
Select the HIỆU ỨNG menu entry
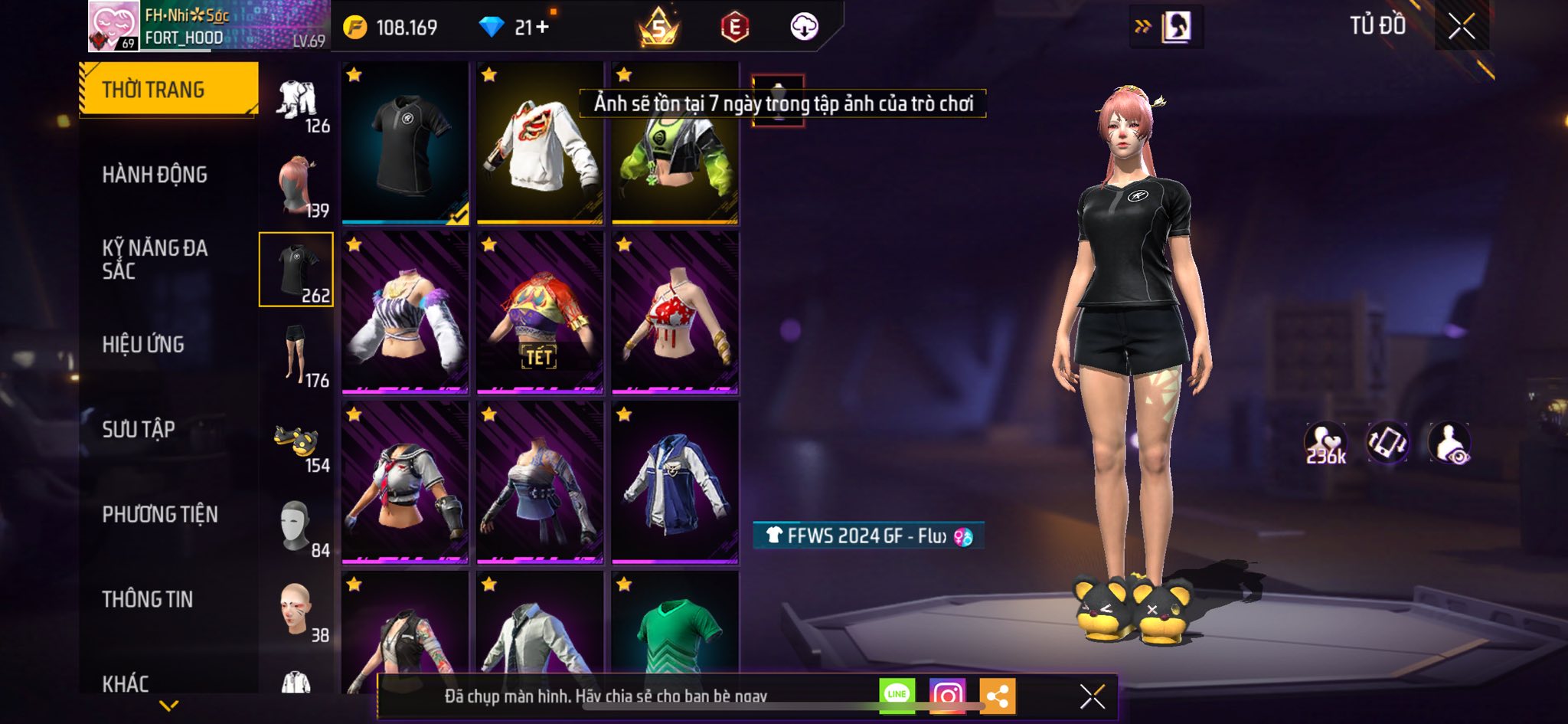coord(143,345)
